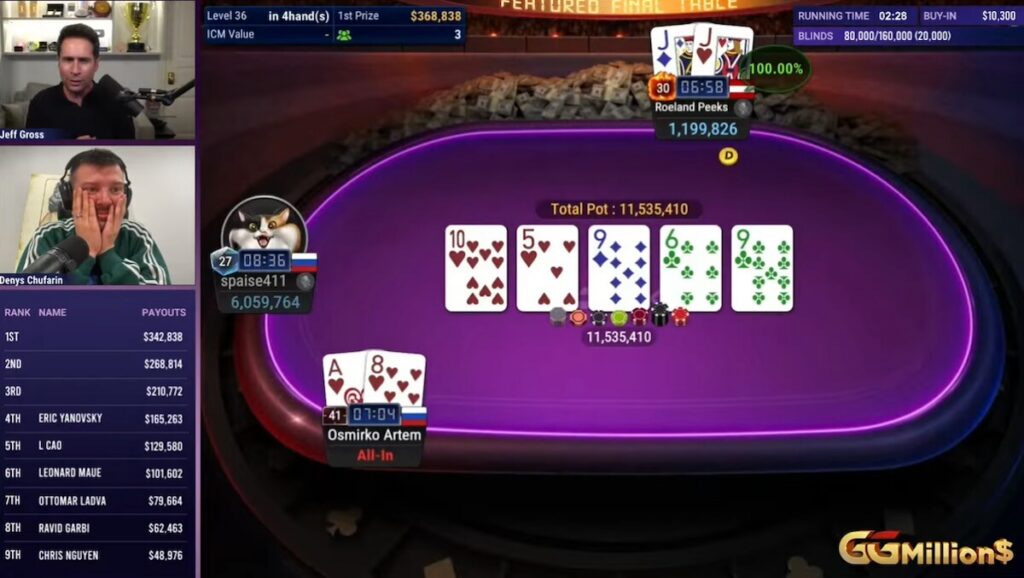Select the six of clubs board card

point(690,267)
